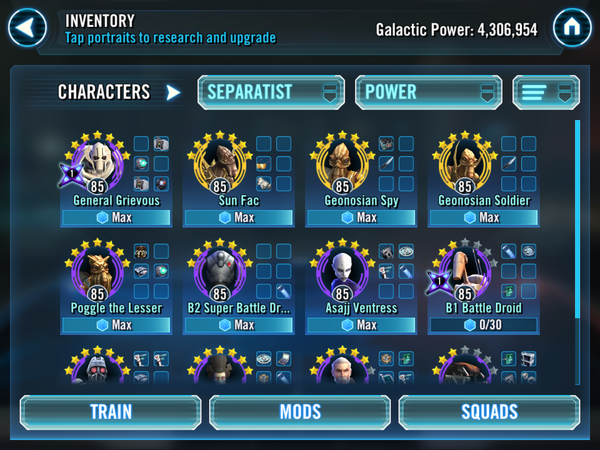The height and width of the screenshot is (450, 600).
Task: Go back using the arrow button
Action: pos(28,26)
